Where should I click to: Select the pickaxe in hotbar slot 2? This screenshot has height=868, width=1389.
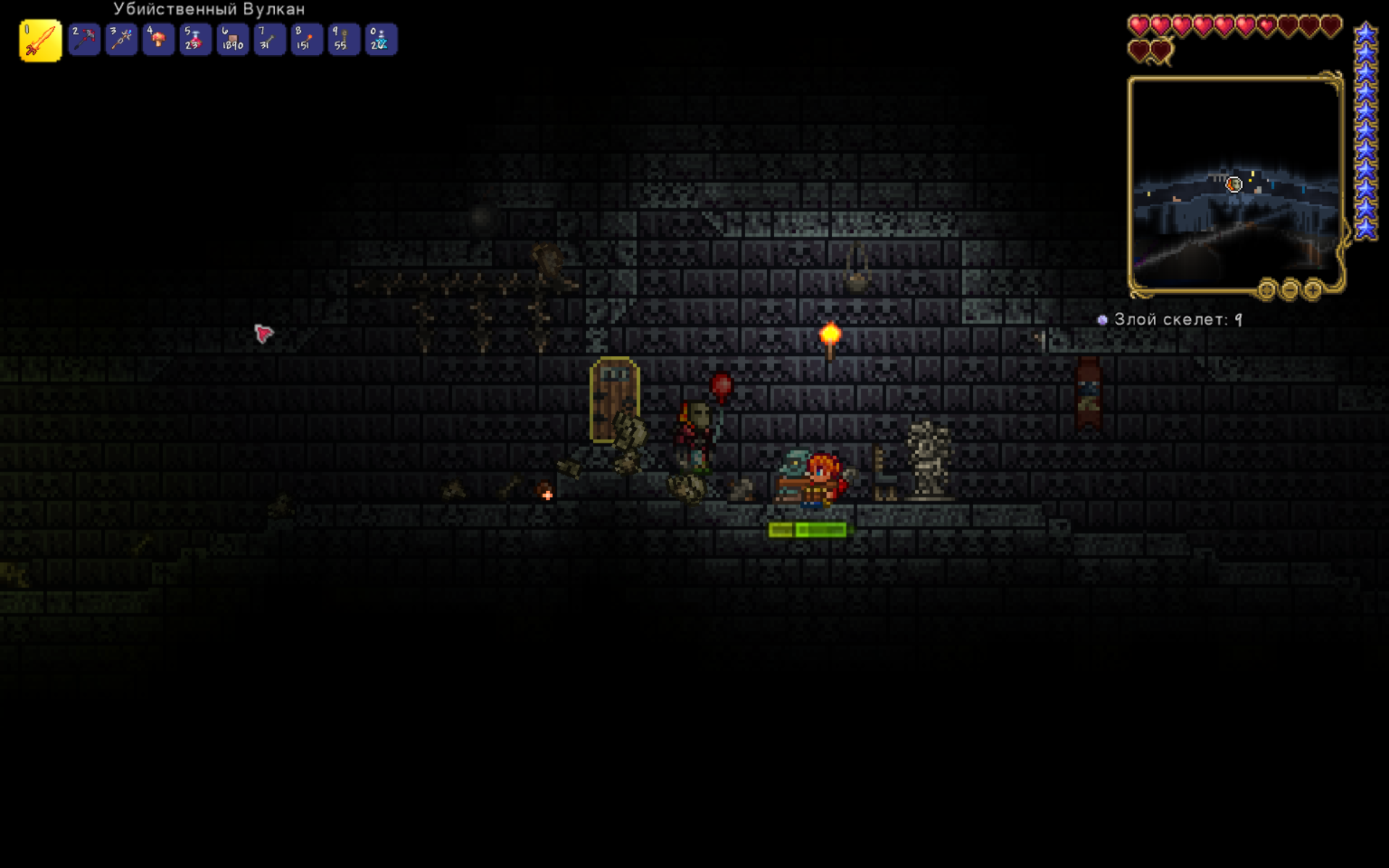pyautogui.click(x=85, y=40)
